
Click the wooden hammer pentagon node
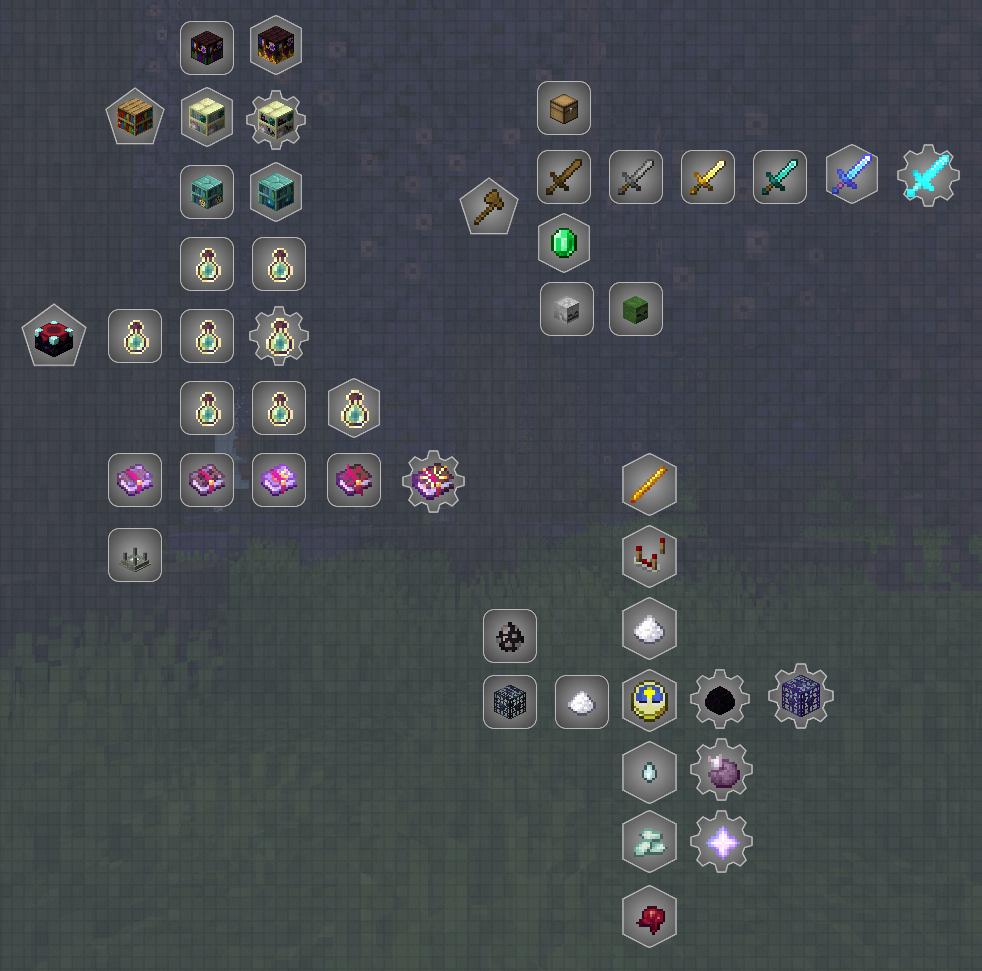coord(488,208)
